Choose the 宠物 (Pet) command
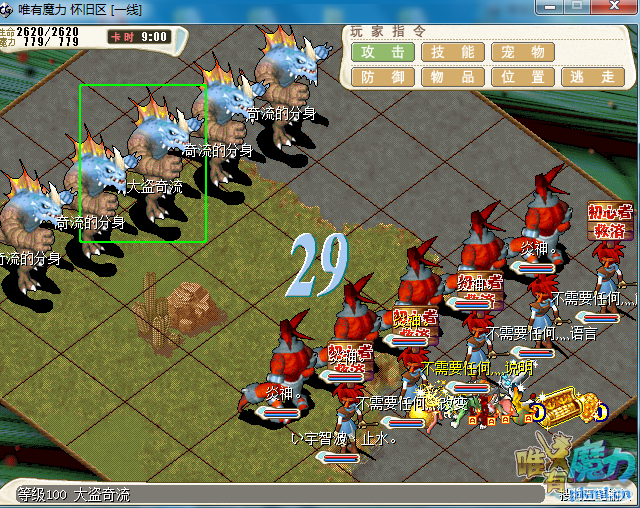The image size is (640, 508). pyautogui.click(x=523, y=52)
